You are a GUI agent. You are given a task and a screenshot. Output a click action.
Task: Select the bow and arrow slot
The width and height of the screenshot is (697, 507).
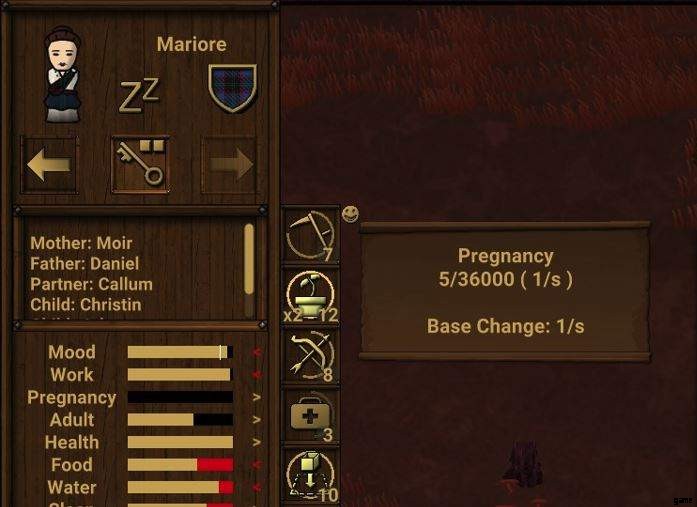[x=310, y=357]
